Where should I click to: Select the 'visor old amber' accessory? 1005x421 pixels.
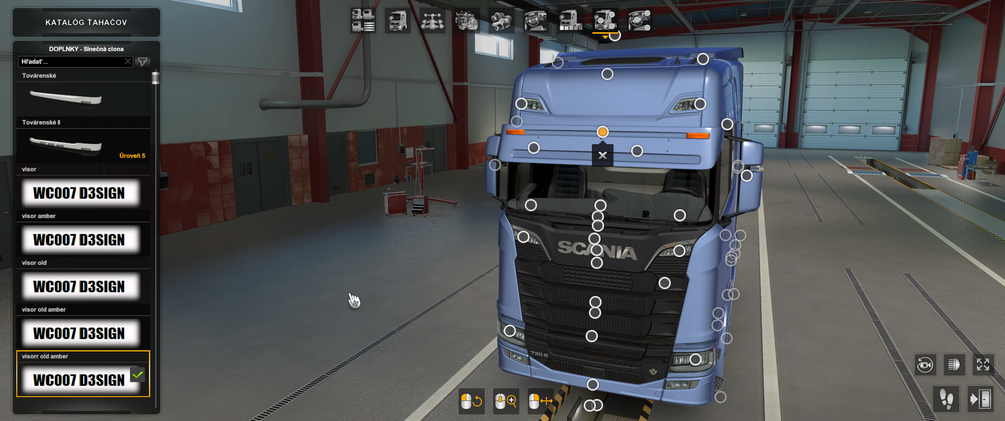[x=79, y=333]
